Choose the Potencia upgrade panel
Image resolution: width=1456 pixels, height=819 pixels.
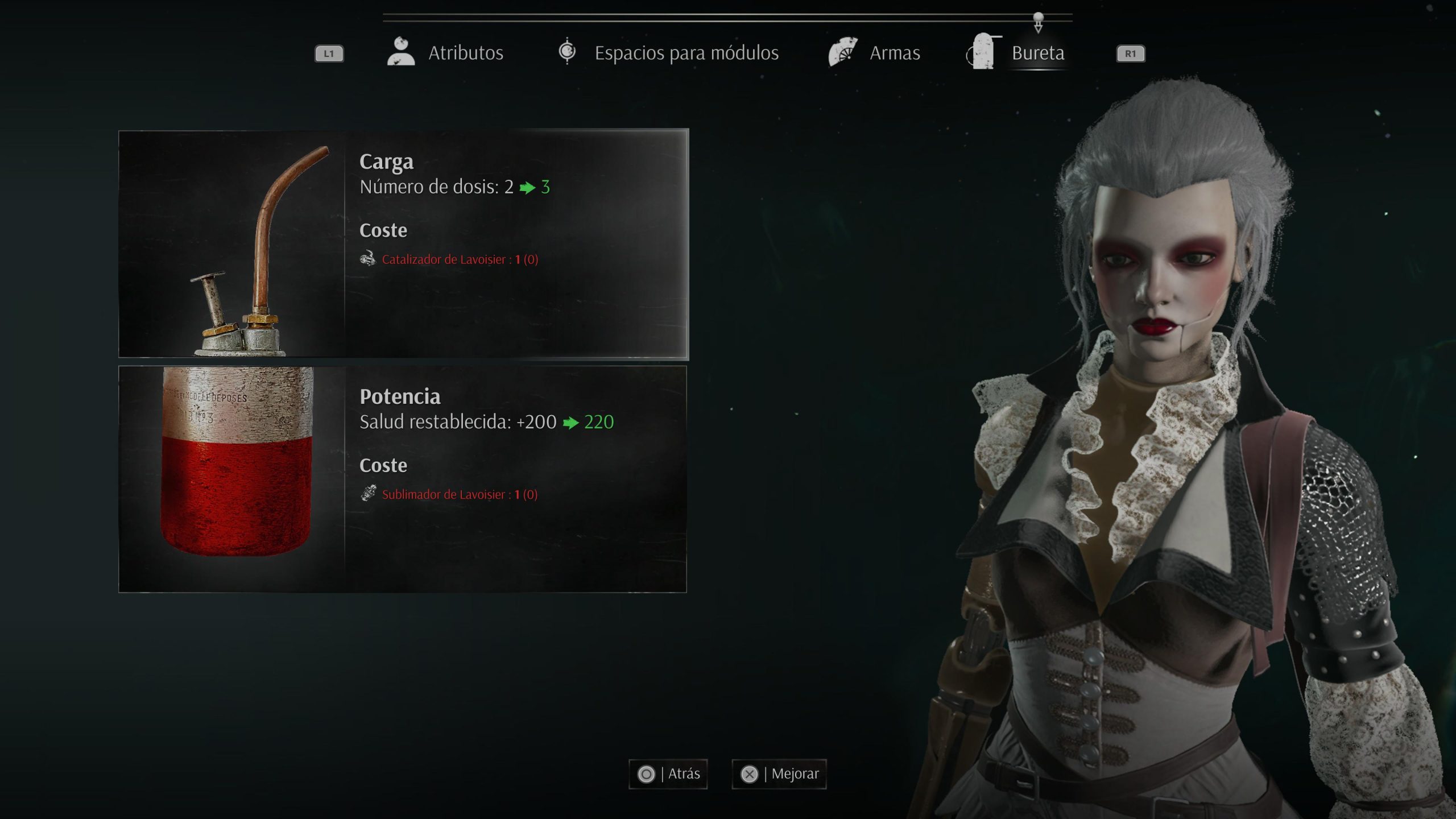pyautogui.click(x=403, y=479)
